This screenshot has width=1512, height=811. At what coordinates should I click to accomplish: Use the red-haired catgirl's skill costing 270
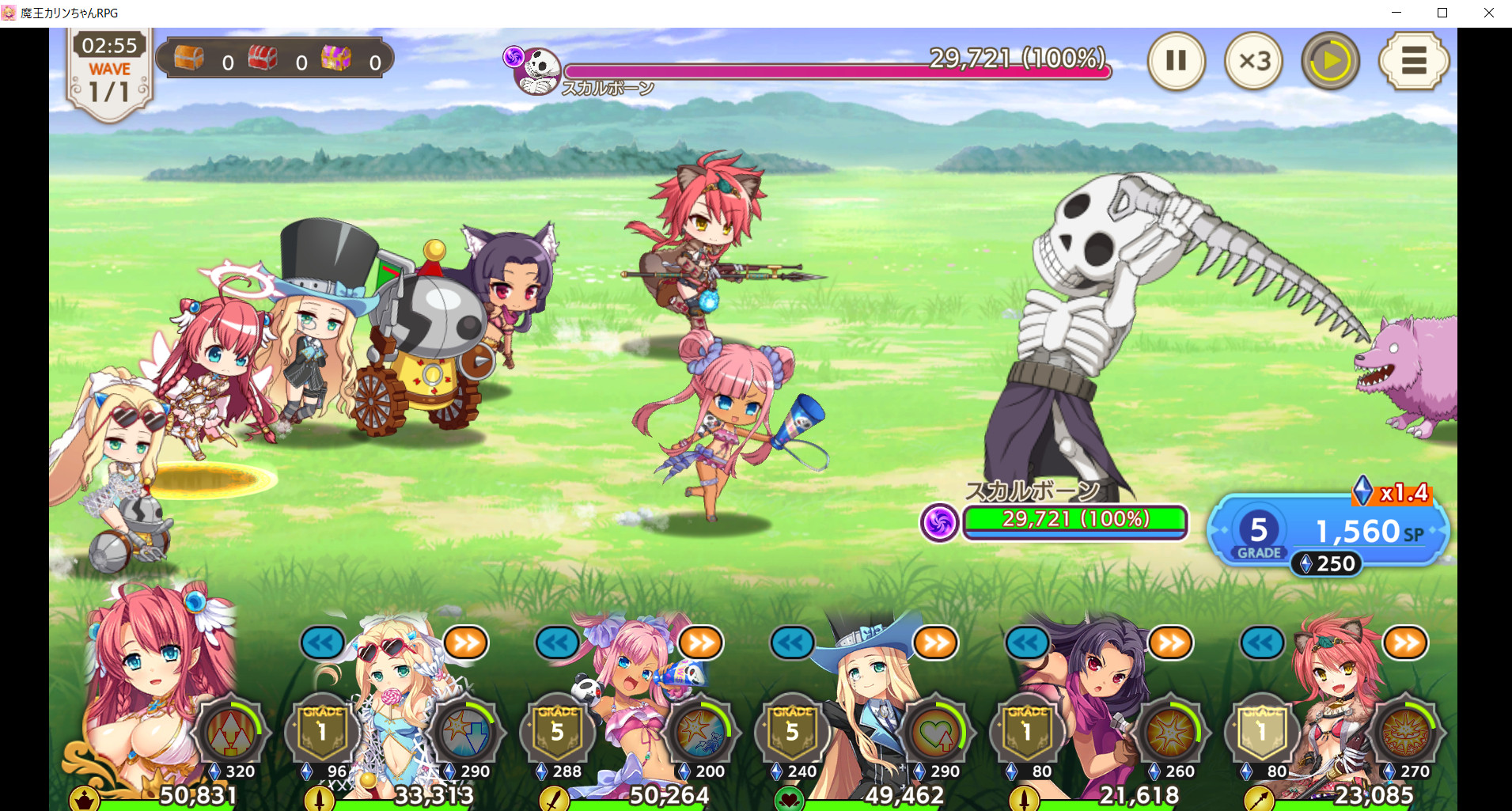click(1406, 733)
